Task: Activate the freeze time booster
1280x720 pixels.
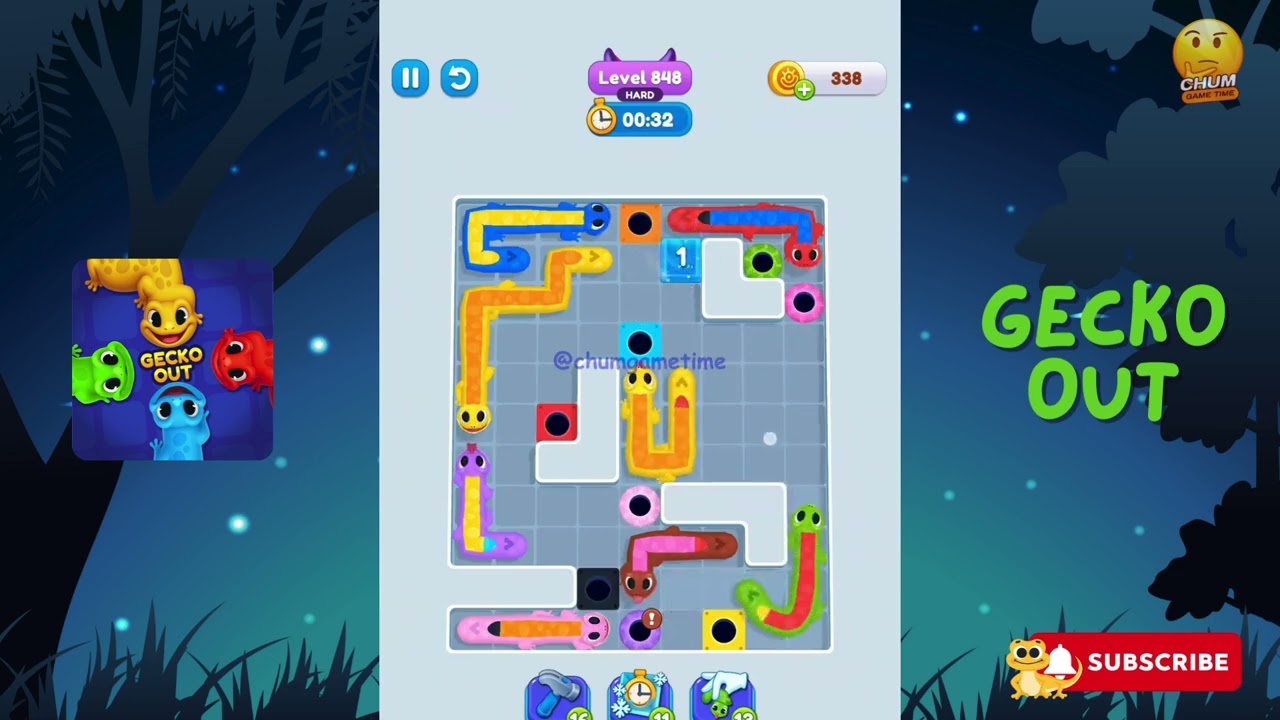Action: pyautogui.click(x=639, y=695)
